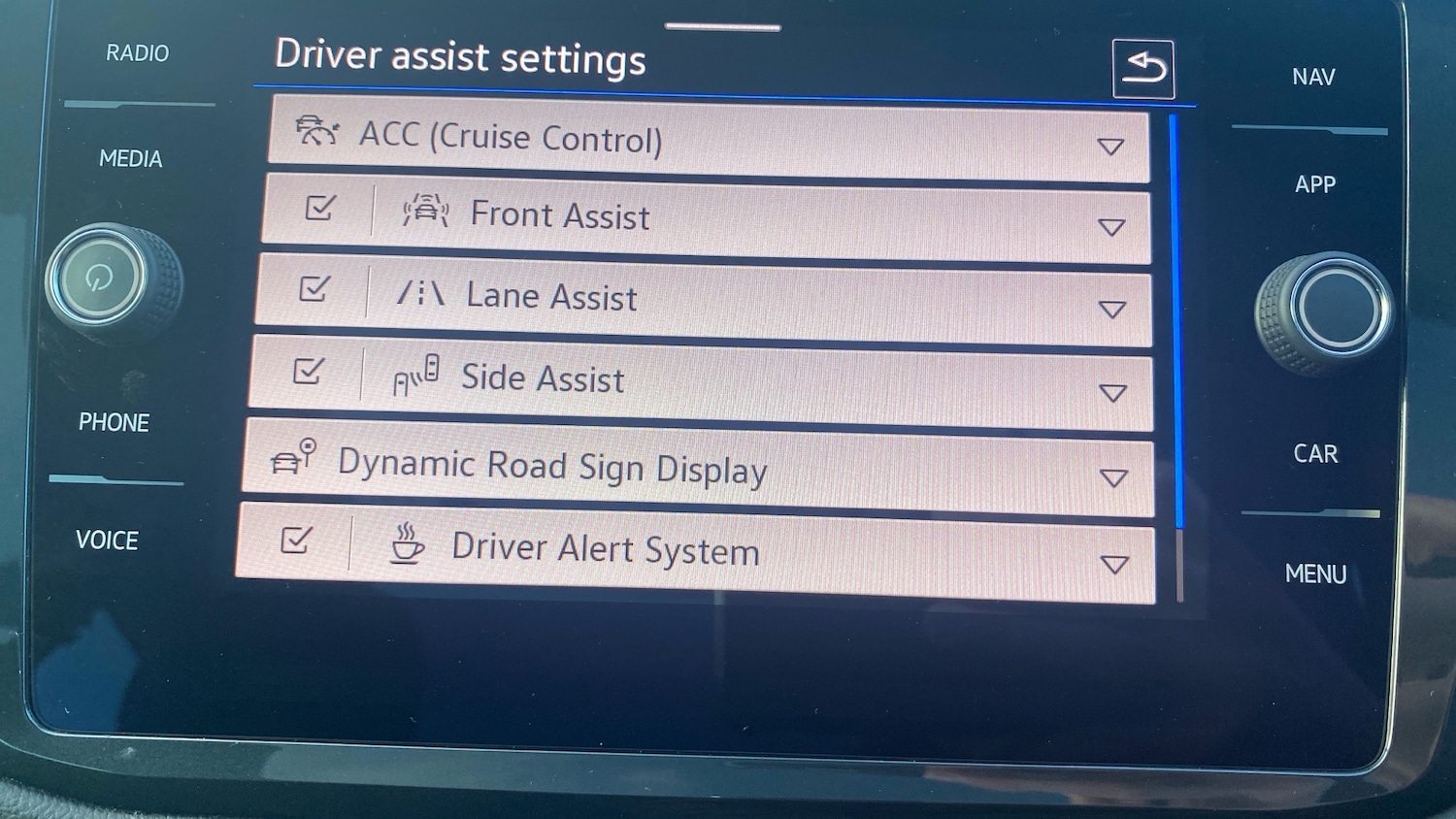The image size is (1456, 819).
Task: Expand the Driver Alert System dropdown arrow
Action: coord(1114,564)
